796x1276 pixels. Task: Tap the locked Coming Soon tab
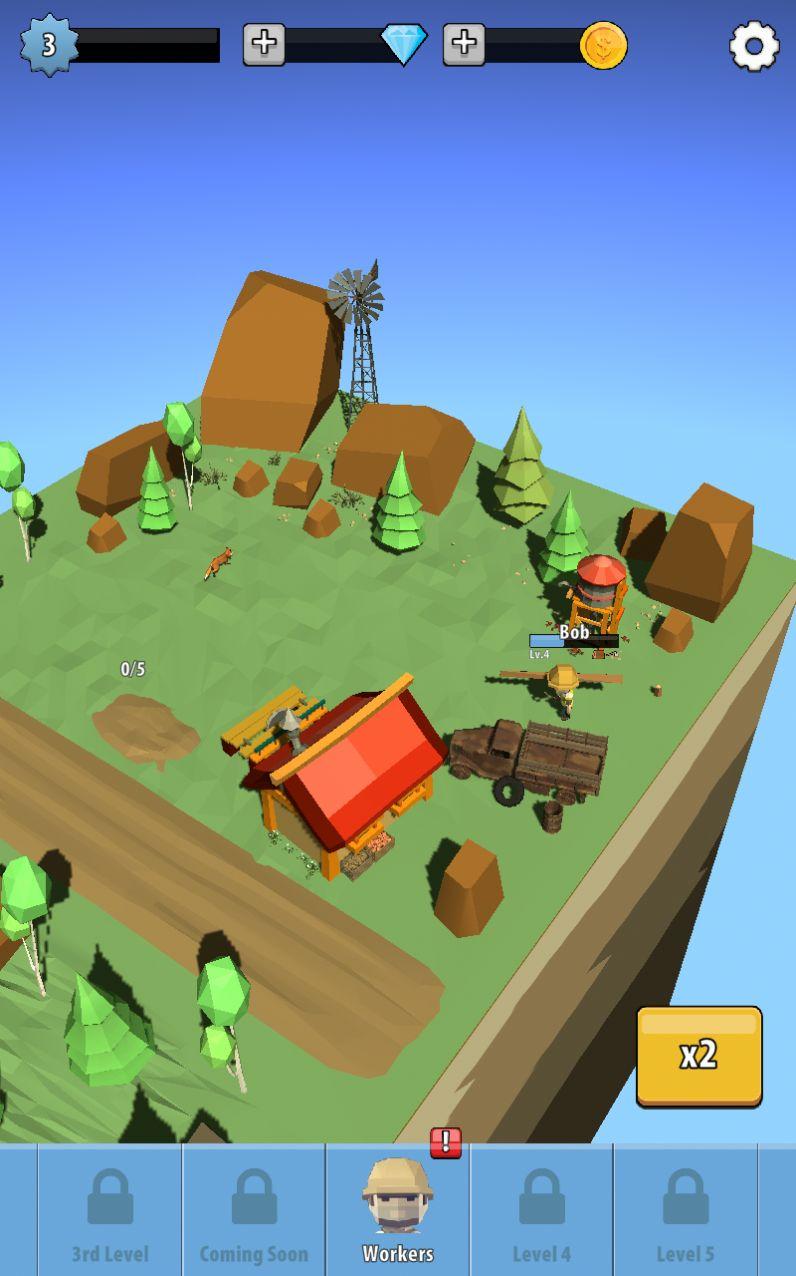point(254,1210)
